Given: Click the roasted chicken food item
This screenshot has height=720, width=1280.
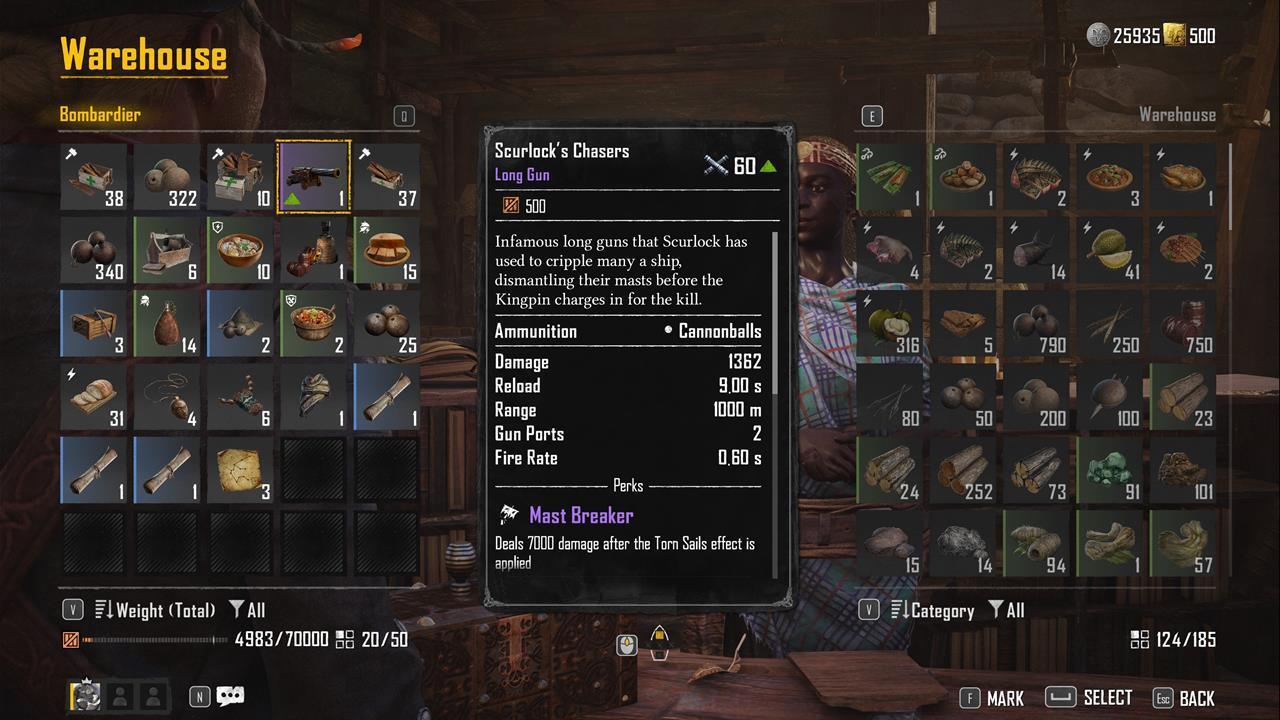Looking at the screenshot, I should pos(1183,176).
